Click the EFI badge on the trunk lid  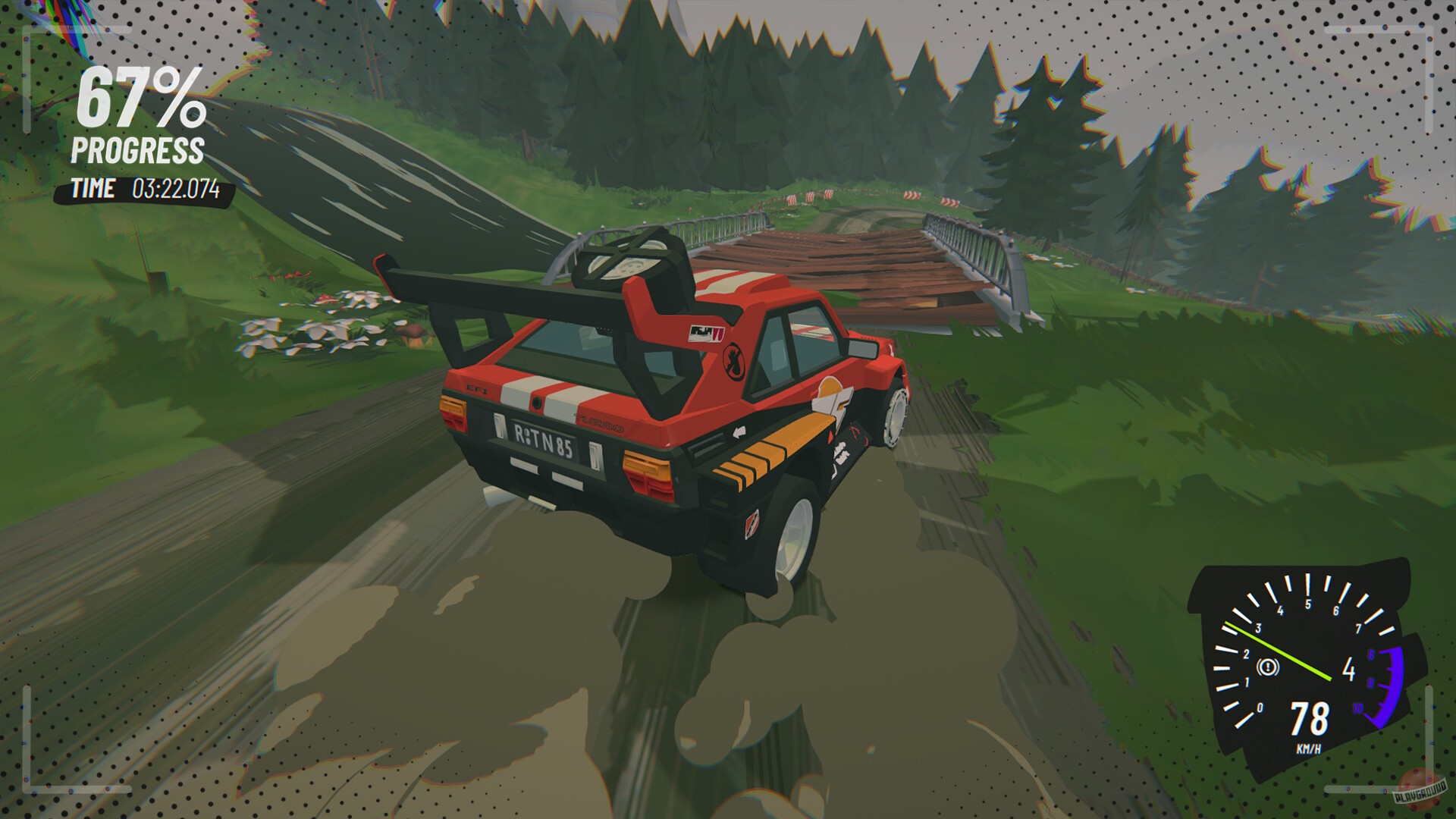coord(476,388)
